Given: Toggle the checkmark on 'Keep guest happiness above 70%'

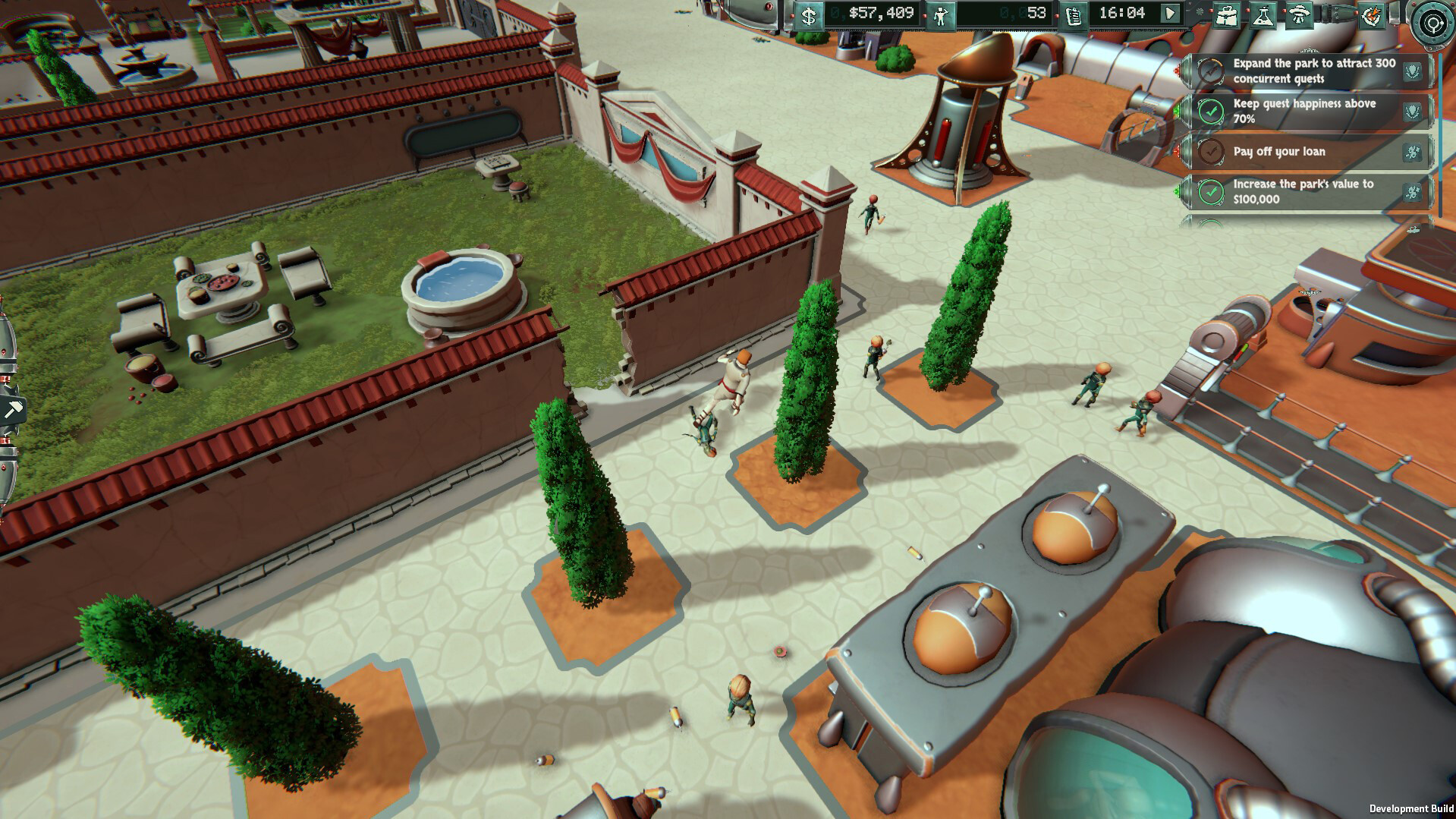Looking at the screenshot, I should (x=1212, y=112).
